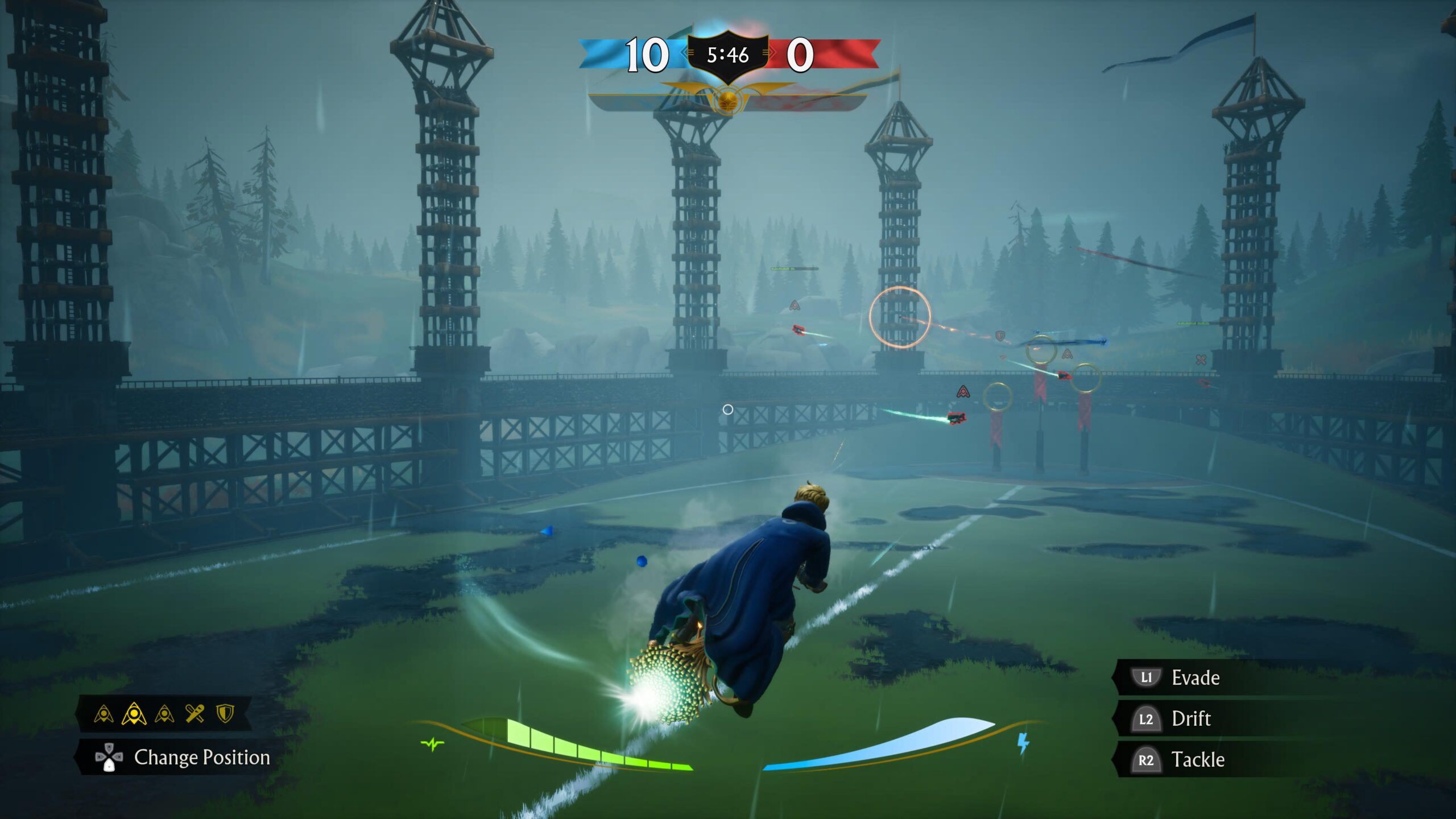1456x819 pixels.
Task: Choose the Keeper shield position icon
Action: [x=226, y=713]
